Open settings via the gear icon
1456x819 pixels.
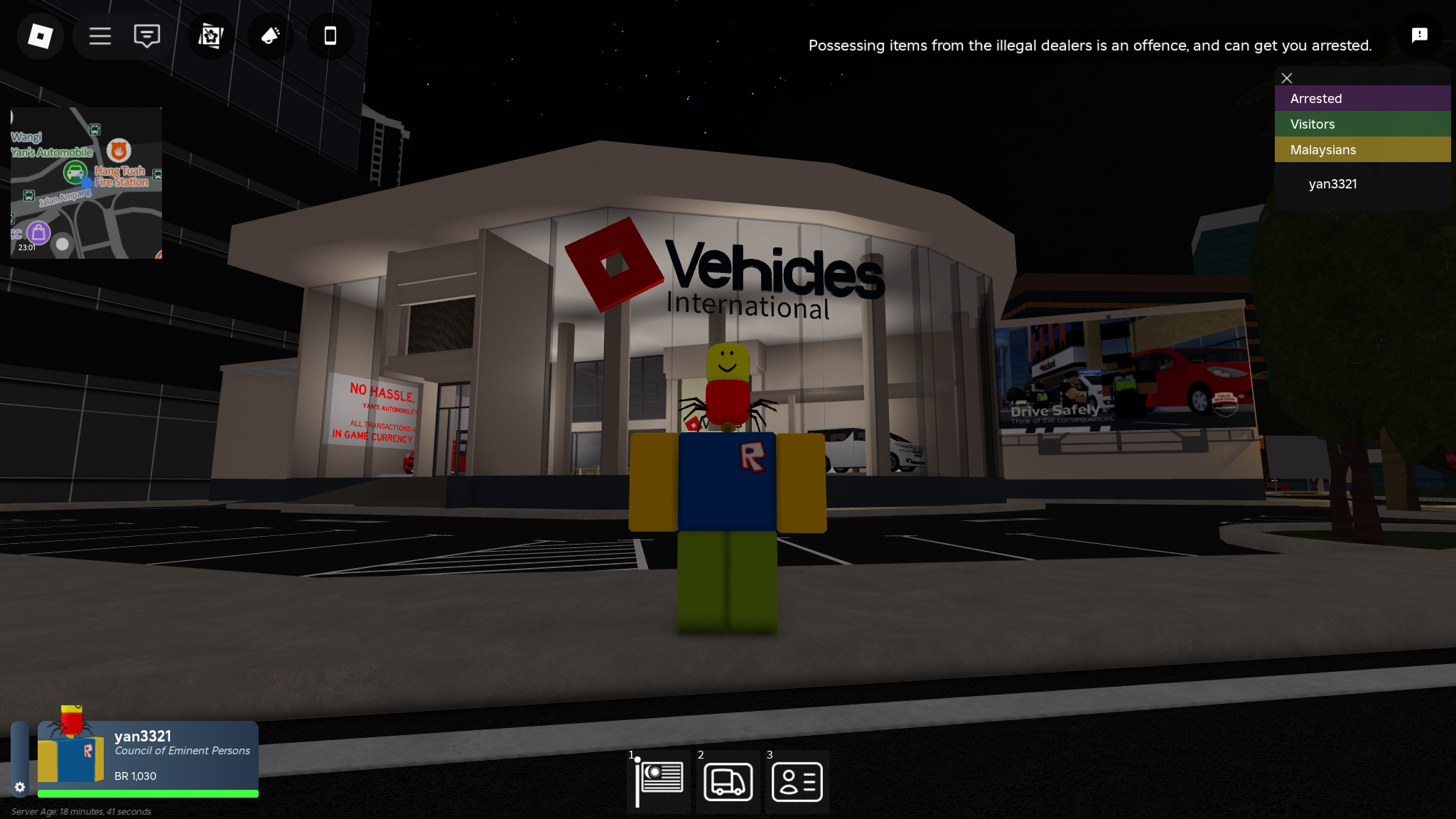(x=21, y=787)
